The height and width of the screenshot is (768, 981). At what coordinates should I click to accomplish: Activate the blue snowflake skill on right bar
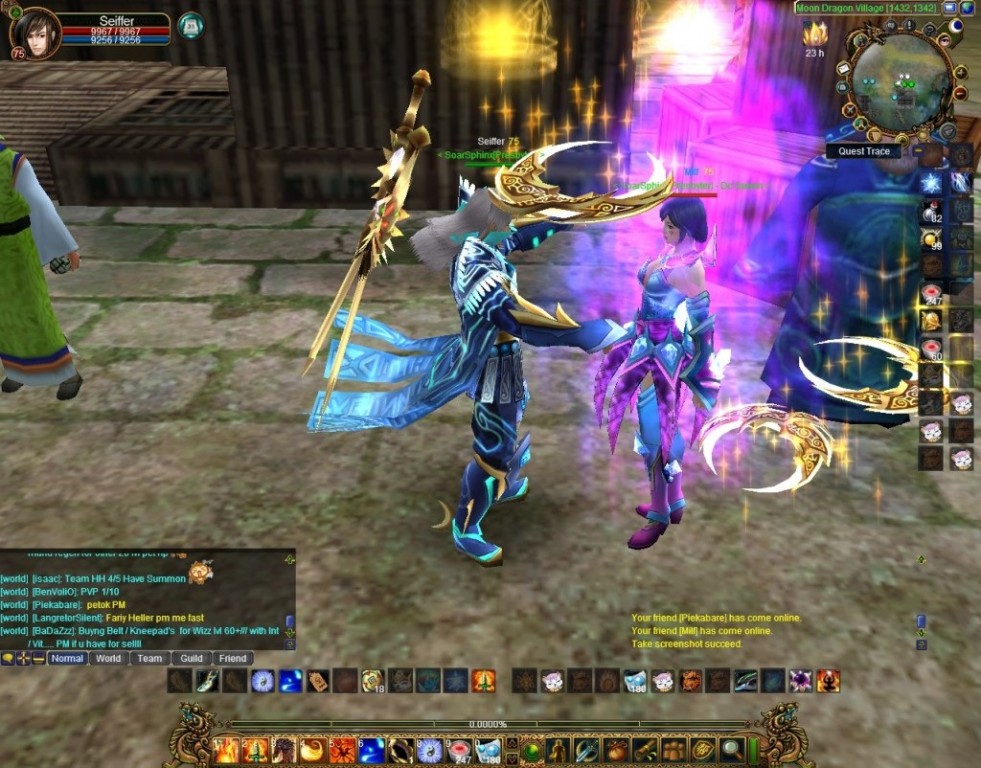[x=931, y=183]
